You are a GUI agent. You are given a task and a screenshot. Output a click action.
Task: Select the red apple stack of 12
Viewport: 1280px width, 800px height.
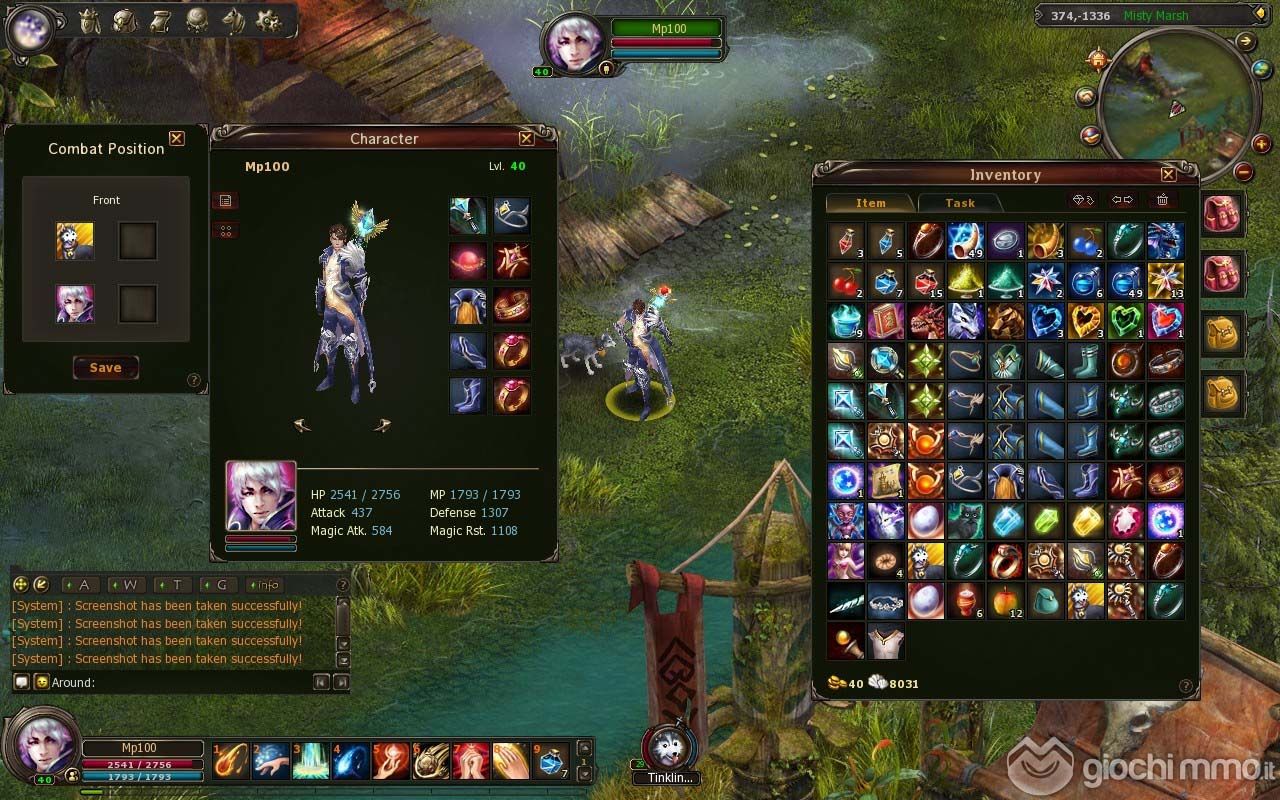click(x=1006, y=601)
